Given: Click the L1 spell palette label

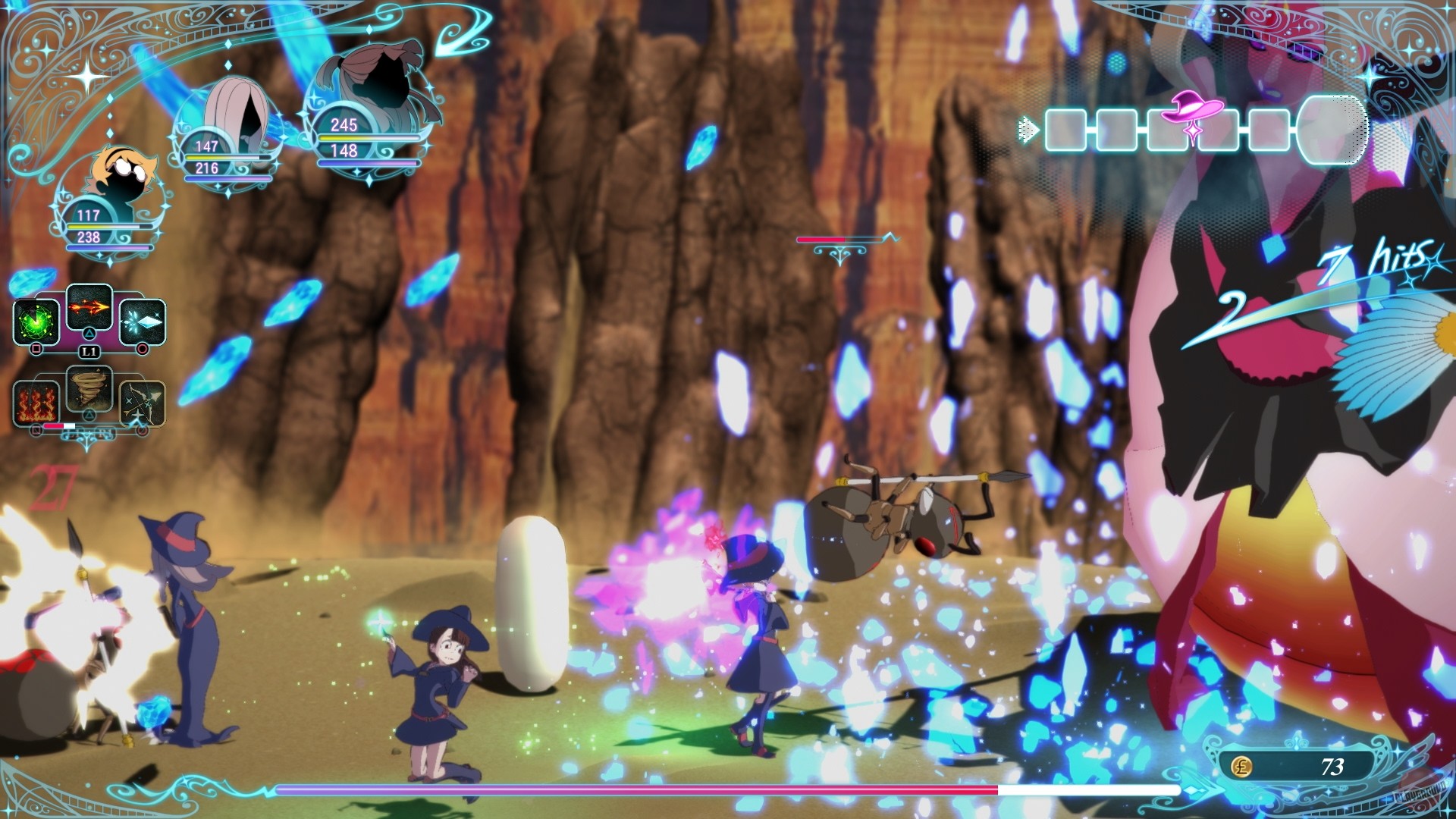Looking at the screenshot, I should (89, 350).
